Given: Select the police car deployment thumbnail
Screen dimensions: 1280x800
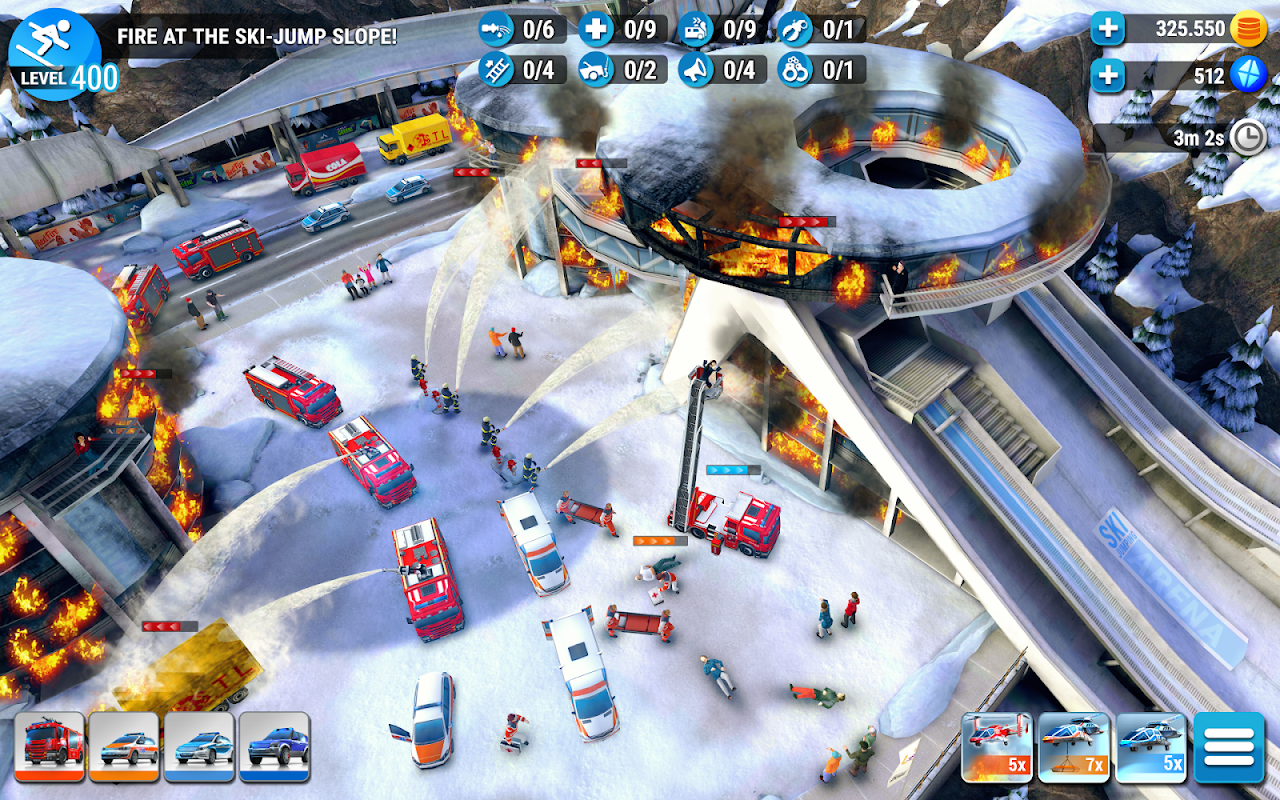Looking at the screenshot, I should click(200, 746).
